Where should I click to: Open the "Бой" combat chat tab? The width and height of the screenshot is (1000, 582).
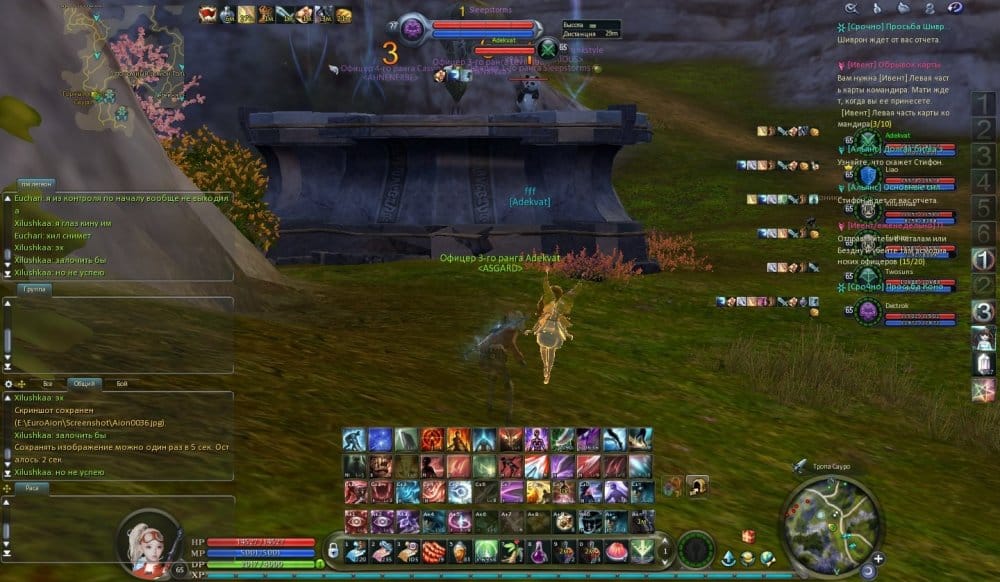coord(121,383)
